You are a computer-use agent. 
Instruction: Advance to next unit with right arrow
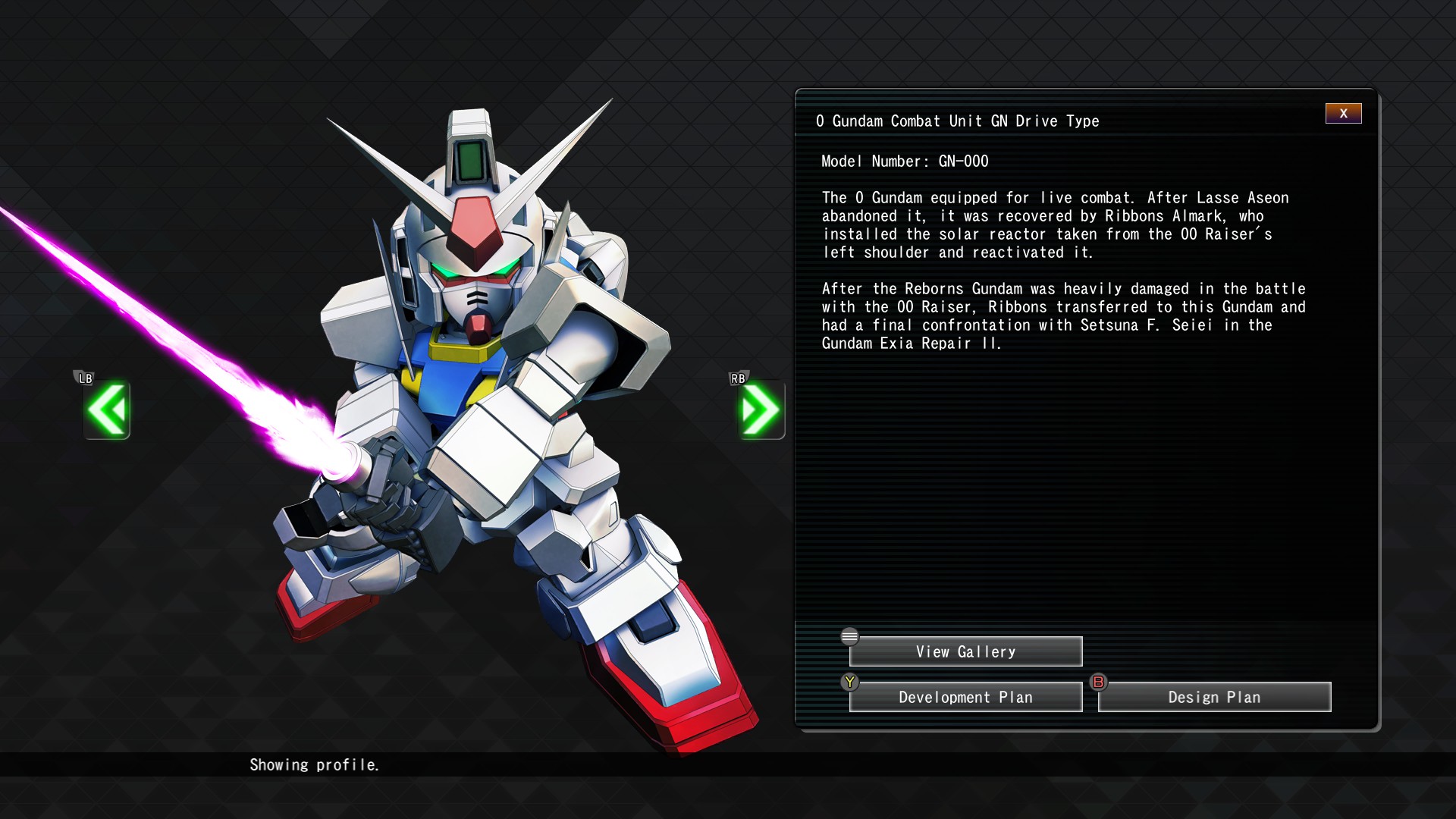pos(761,410)
